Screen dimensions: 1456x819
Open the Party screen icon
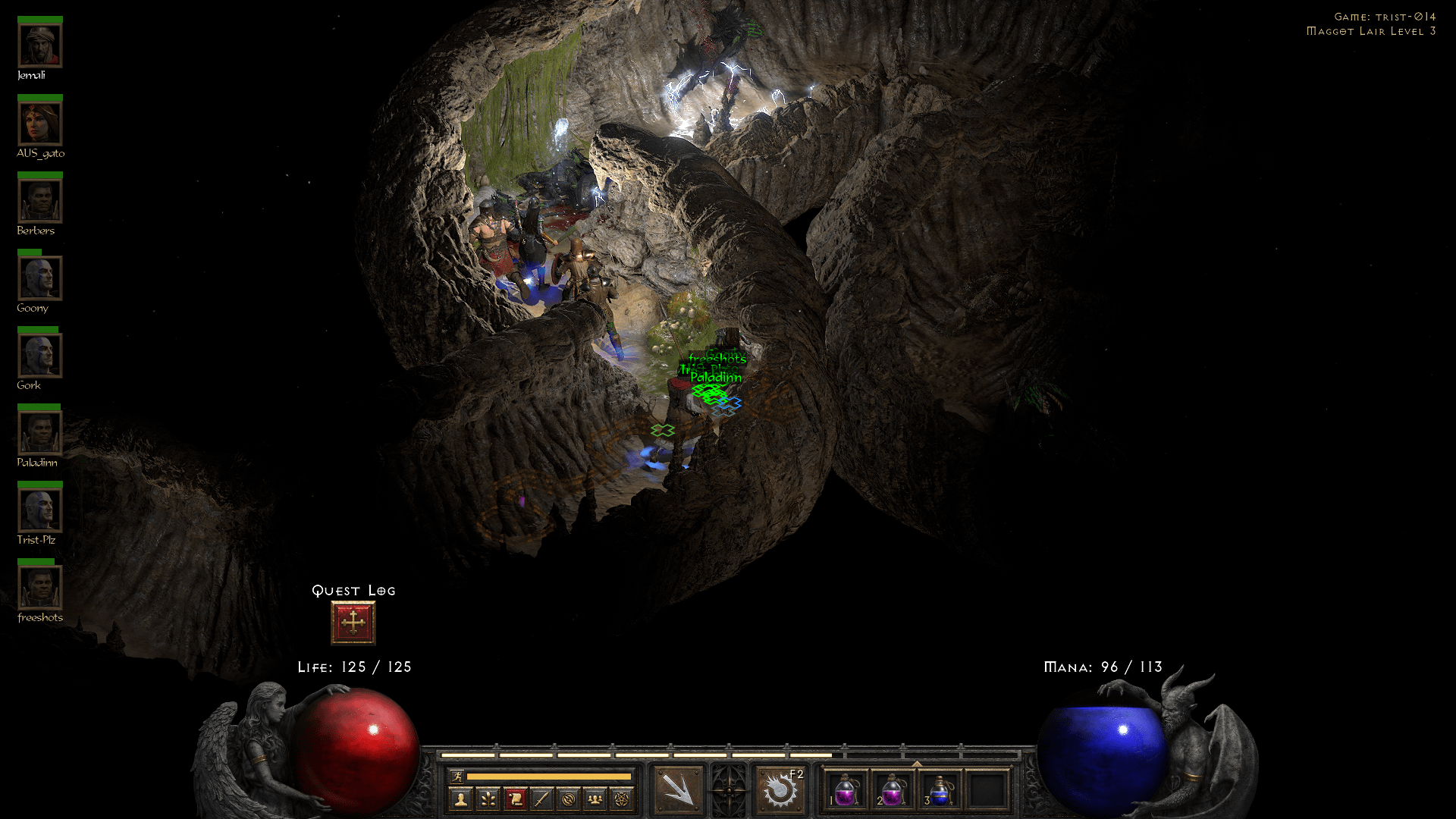(x=595, y=797)
